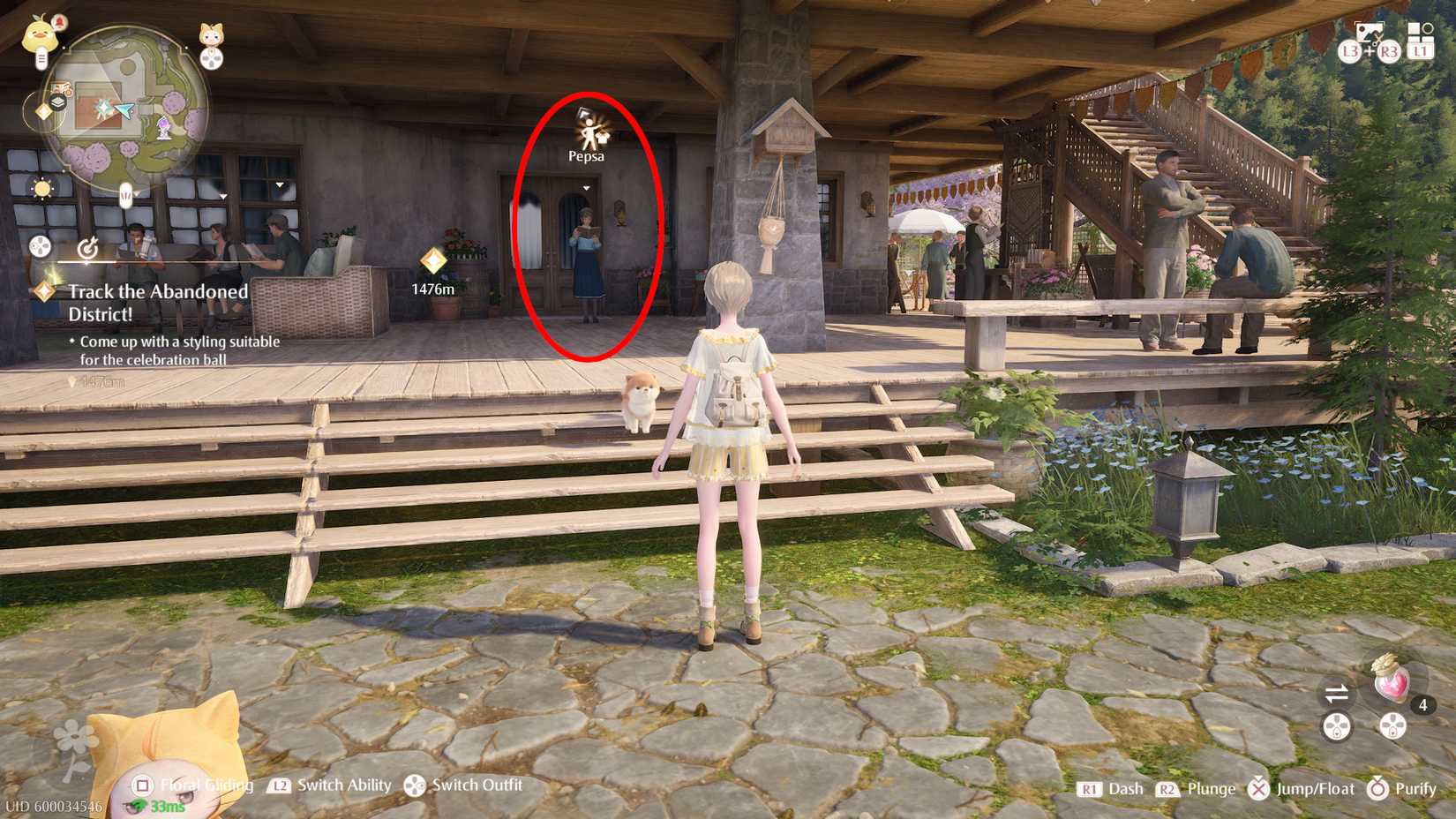1456x819 pixels.
Task: Toggle the quest tracking target icon
Action: (88, 248)
